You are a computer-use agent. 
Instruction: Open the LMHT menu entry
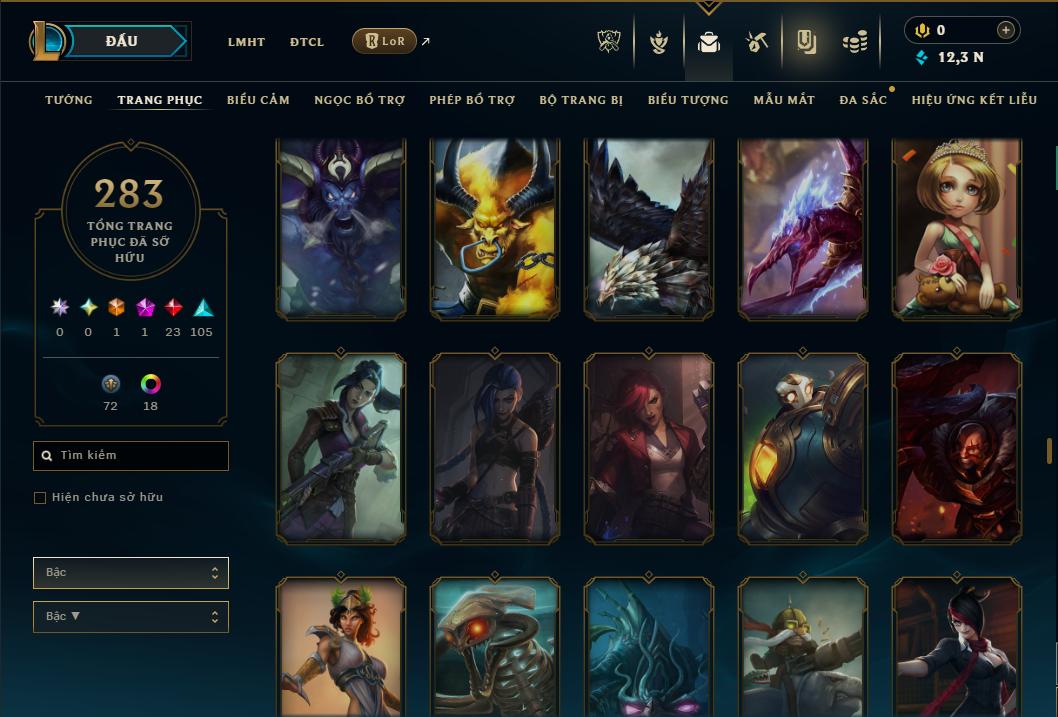point(246,42)
